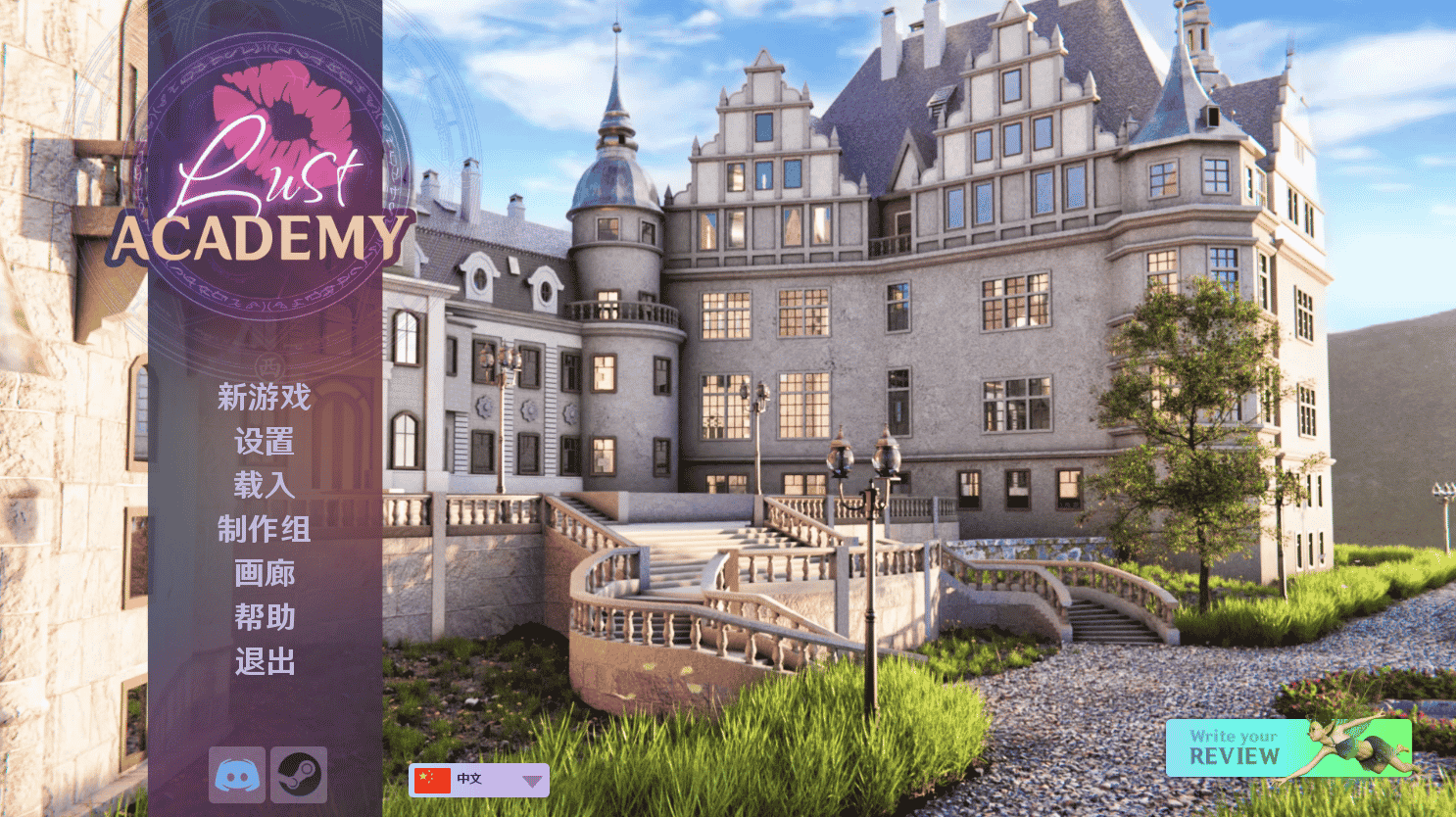1456x817 pixels.
Task: Click 帮助 for game help
Action: (x=265, y=618)
